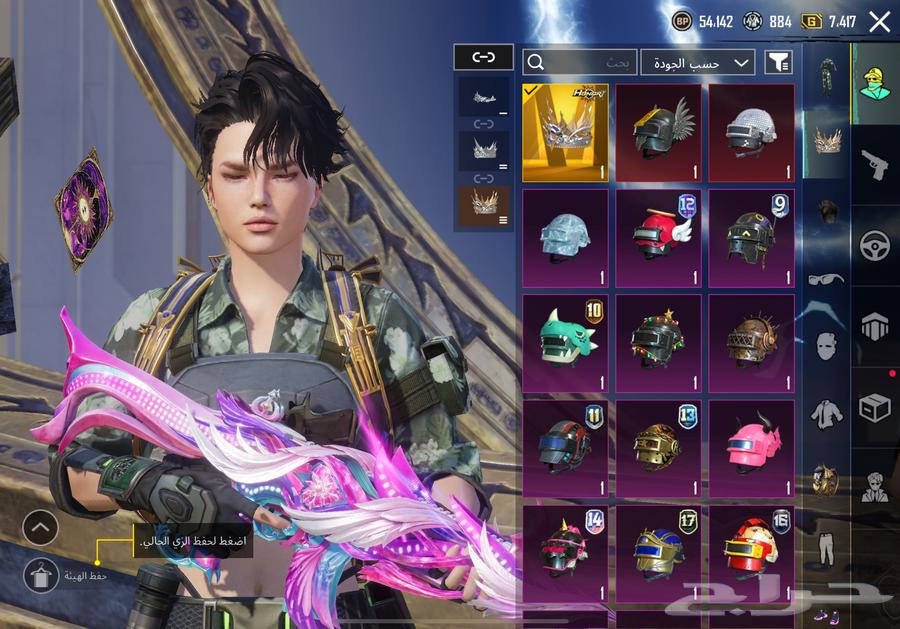This screenshot has height=629, width=900.
Task: Show the pants subcategory
Action: (826, 549)
